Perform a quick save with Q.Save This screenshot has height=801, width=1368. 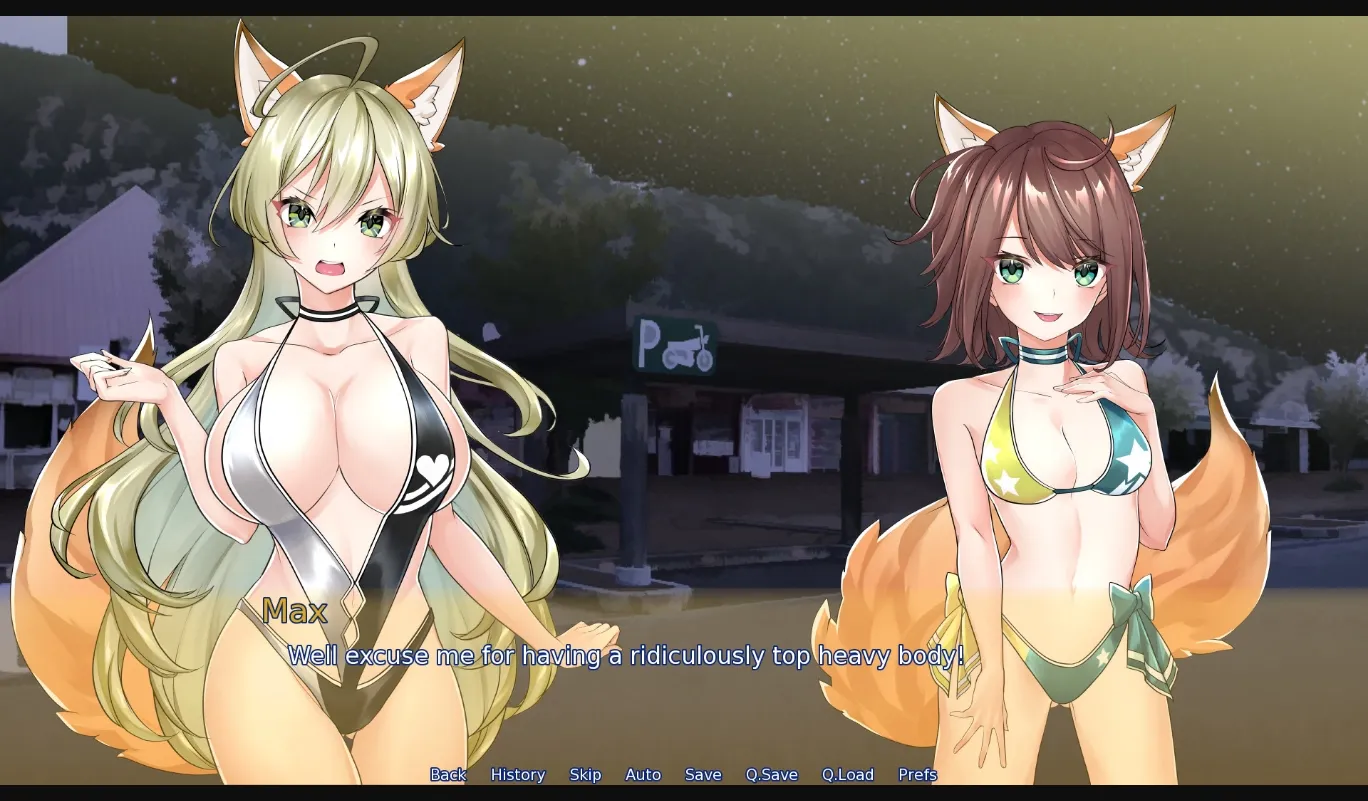click(770, 774)
